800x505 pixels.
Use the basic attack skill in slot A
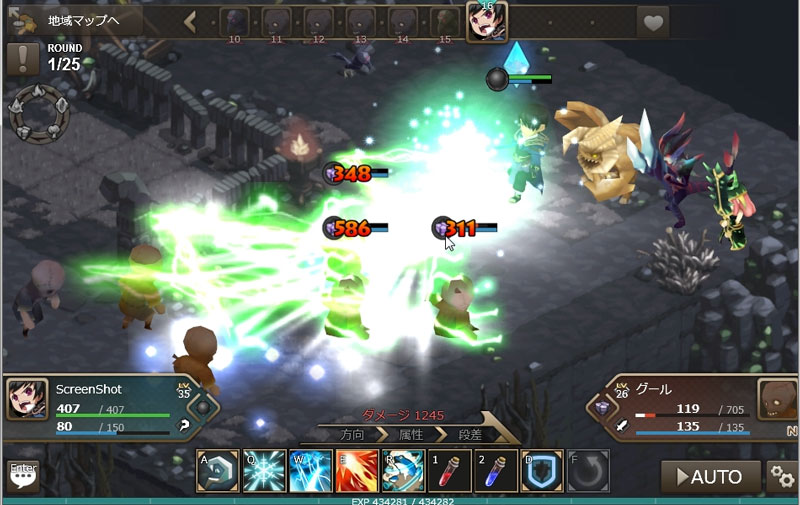(x=217, y=470)
